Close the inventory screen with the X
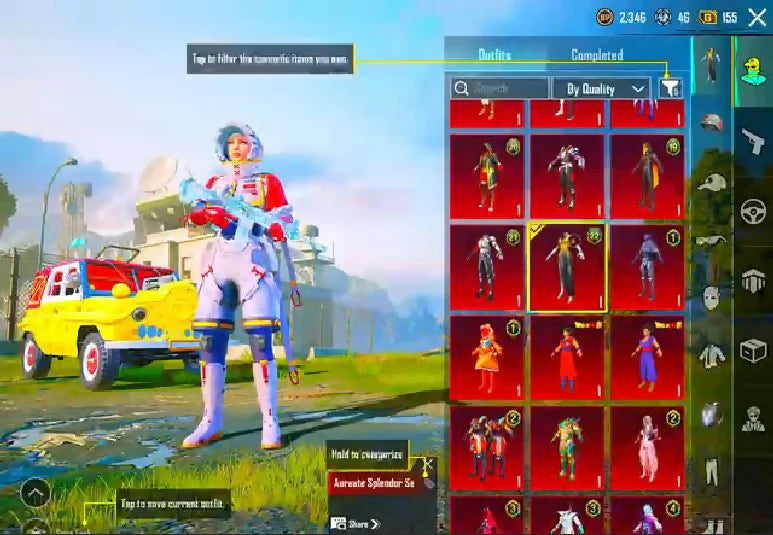Image resolution: width=773 pixels, height=535 pixels. 757,16
